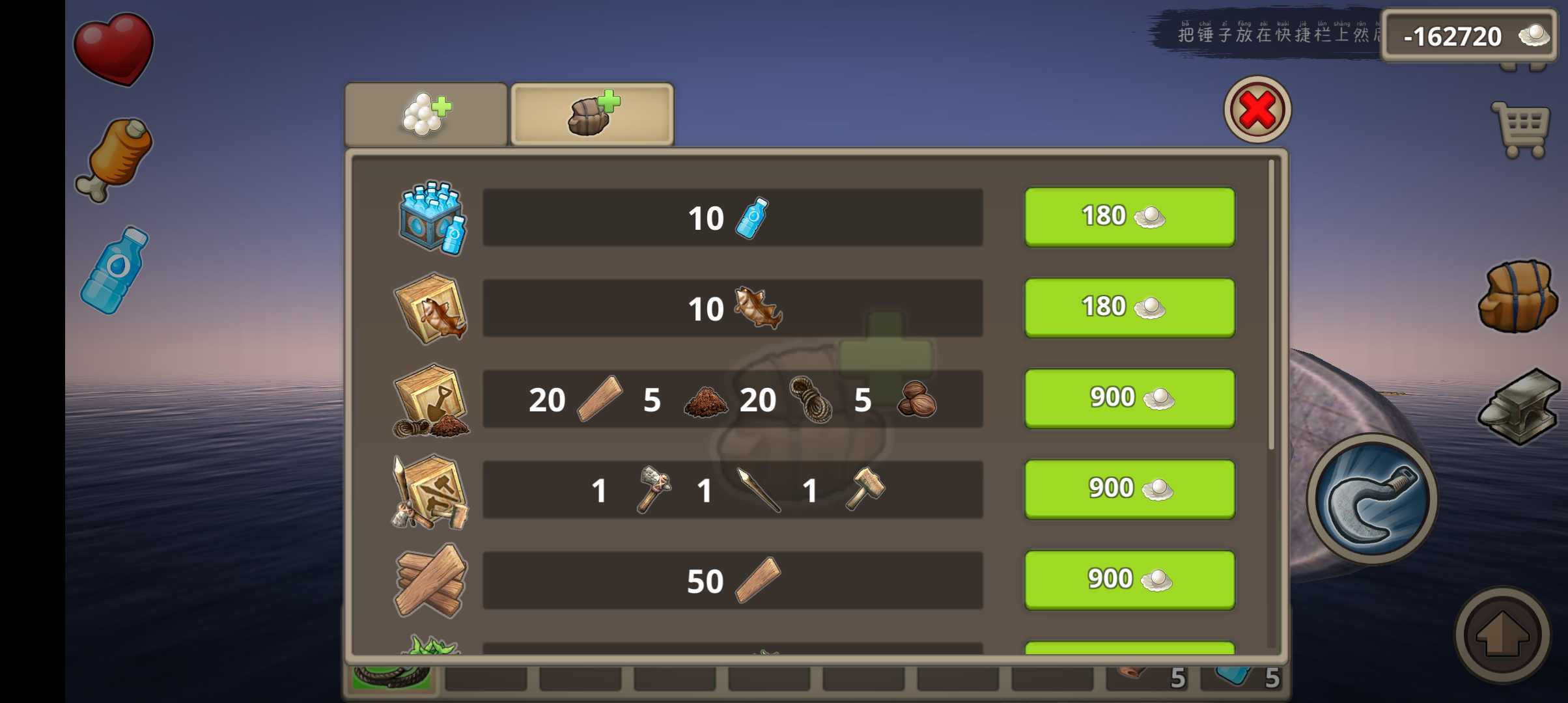Buy 10 fish for 180 pearls
Viewport: 1568px width, 703px height.
point(1129,307)
